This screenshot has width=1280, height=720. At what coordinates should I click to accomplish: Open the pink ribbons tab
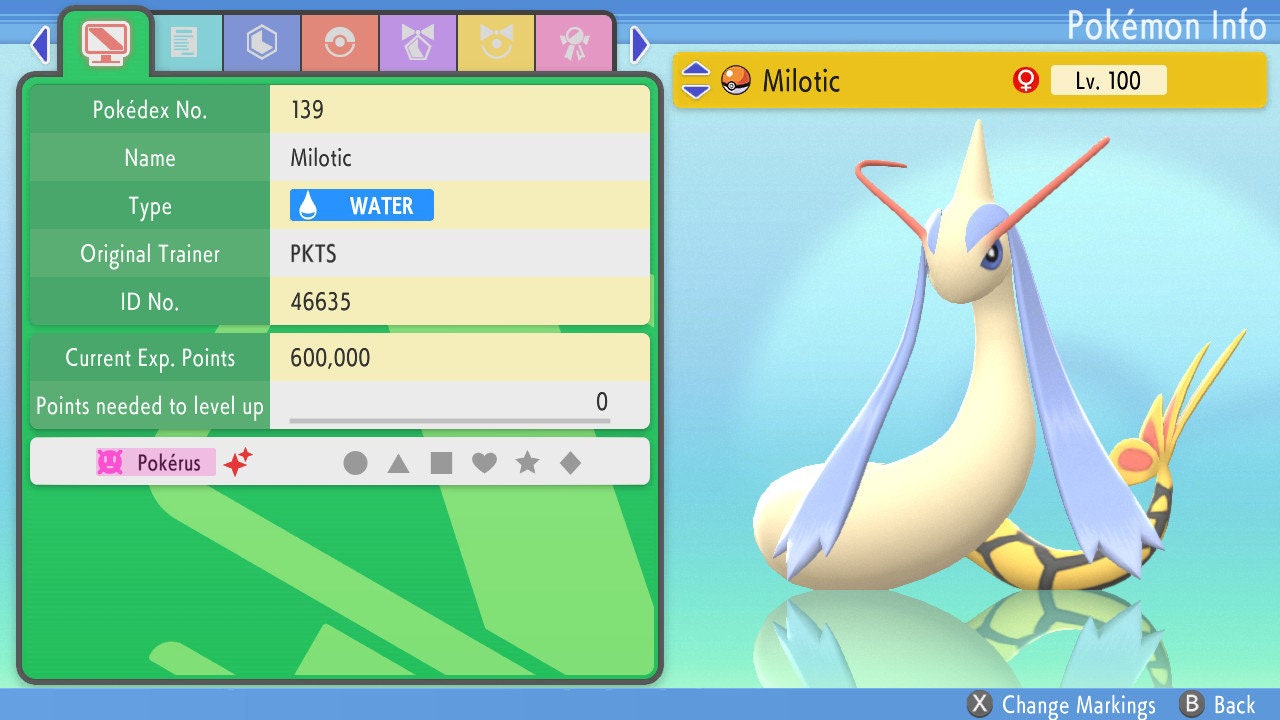pyautogui.click(x=574, y=43)
